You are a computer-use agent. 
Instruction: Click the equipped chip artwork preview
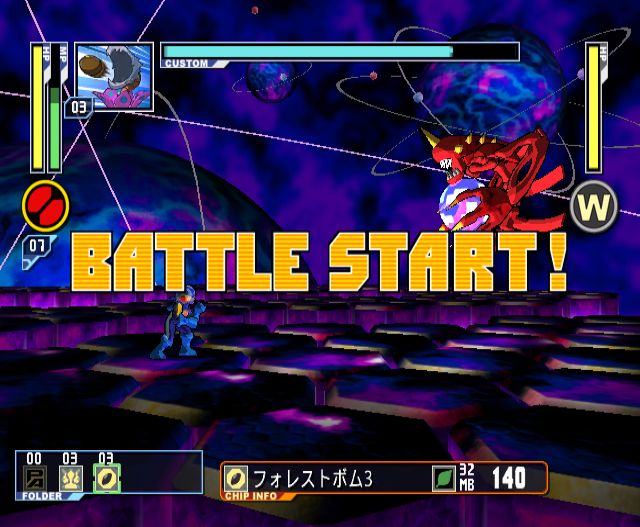click(x=113, y=75)
